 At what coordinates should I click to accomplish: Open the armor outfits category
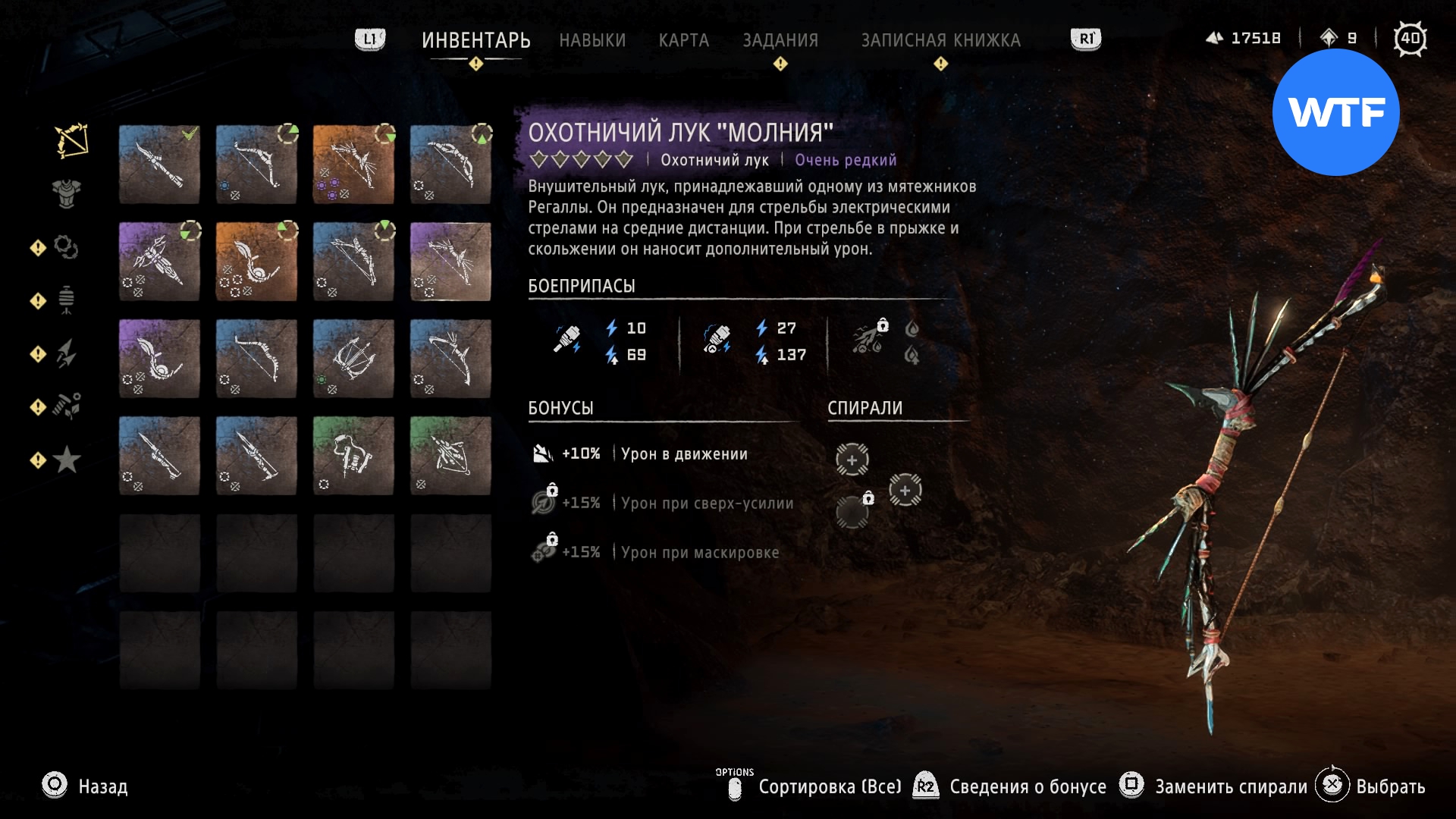coord(67,193)
